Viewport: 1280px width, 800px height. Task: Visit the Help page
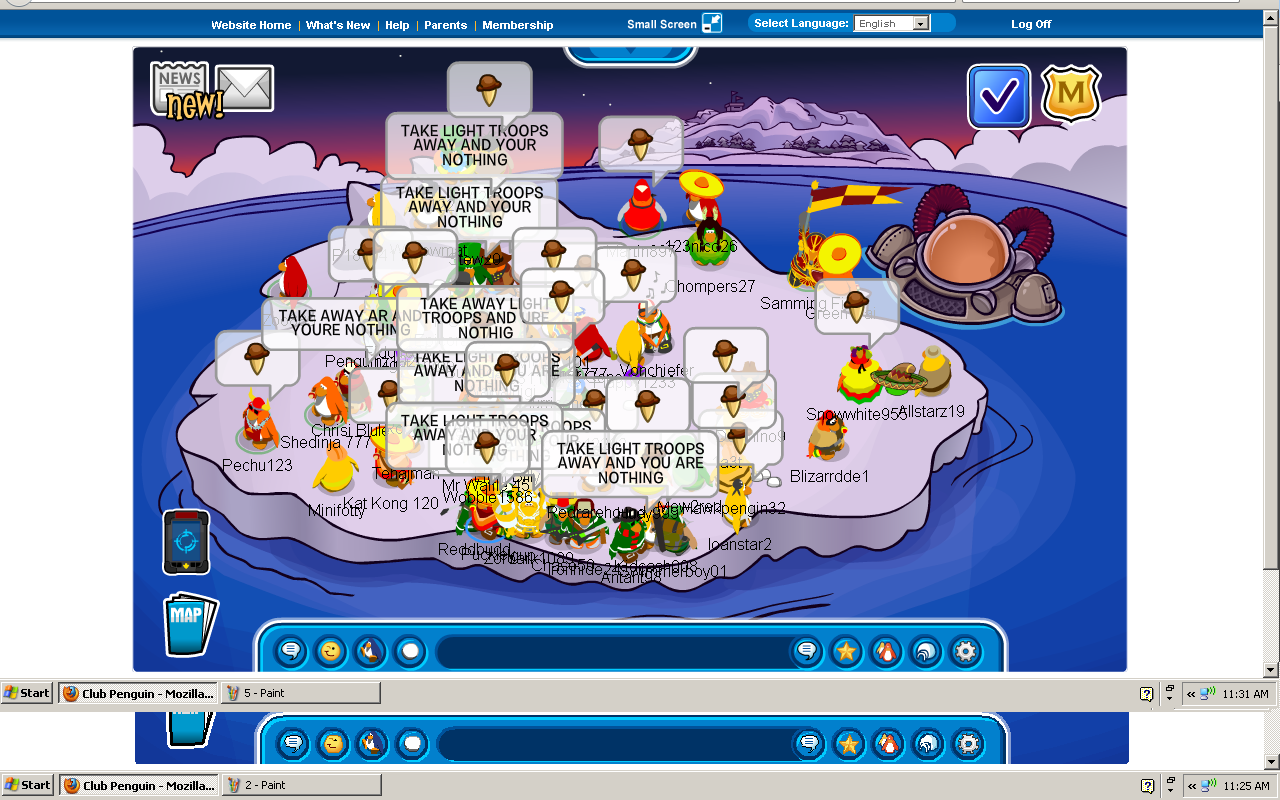[397, 25]
